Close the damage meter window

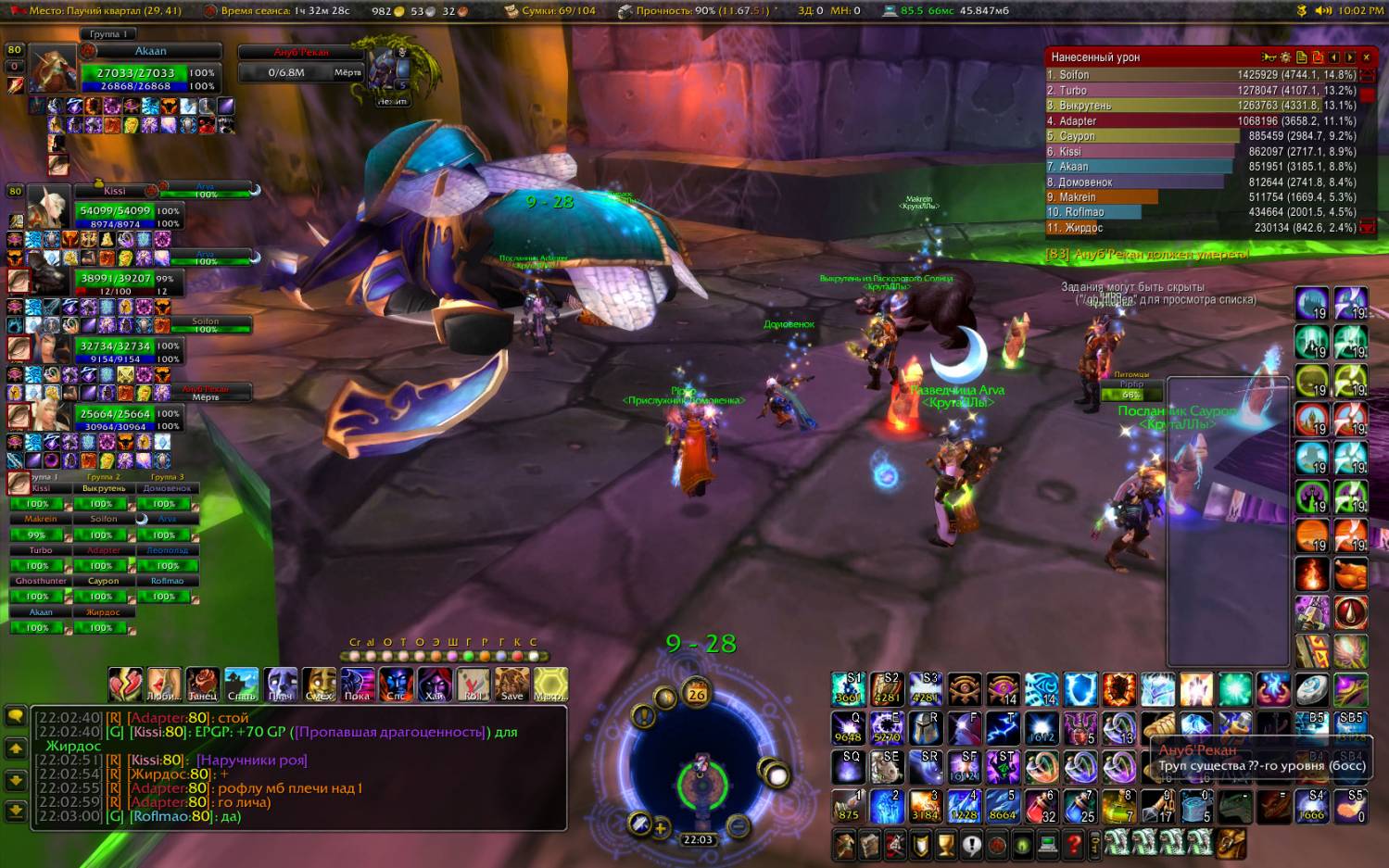pyautogui.click(x=1366, y=57)
